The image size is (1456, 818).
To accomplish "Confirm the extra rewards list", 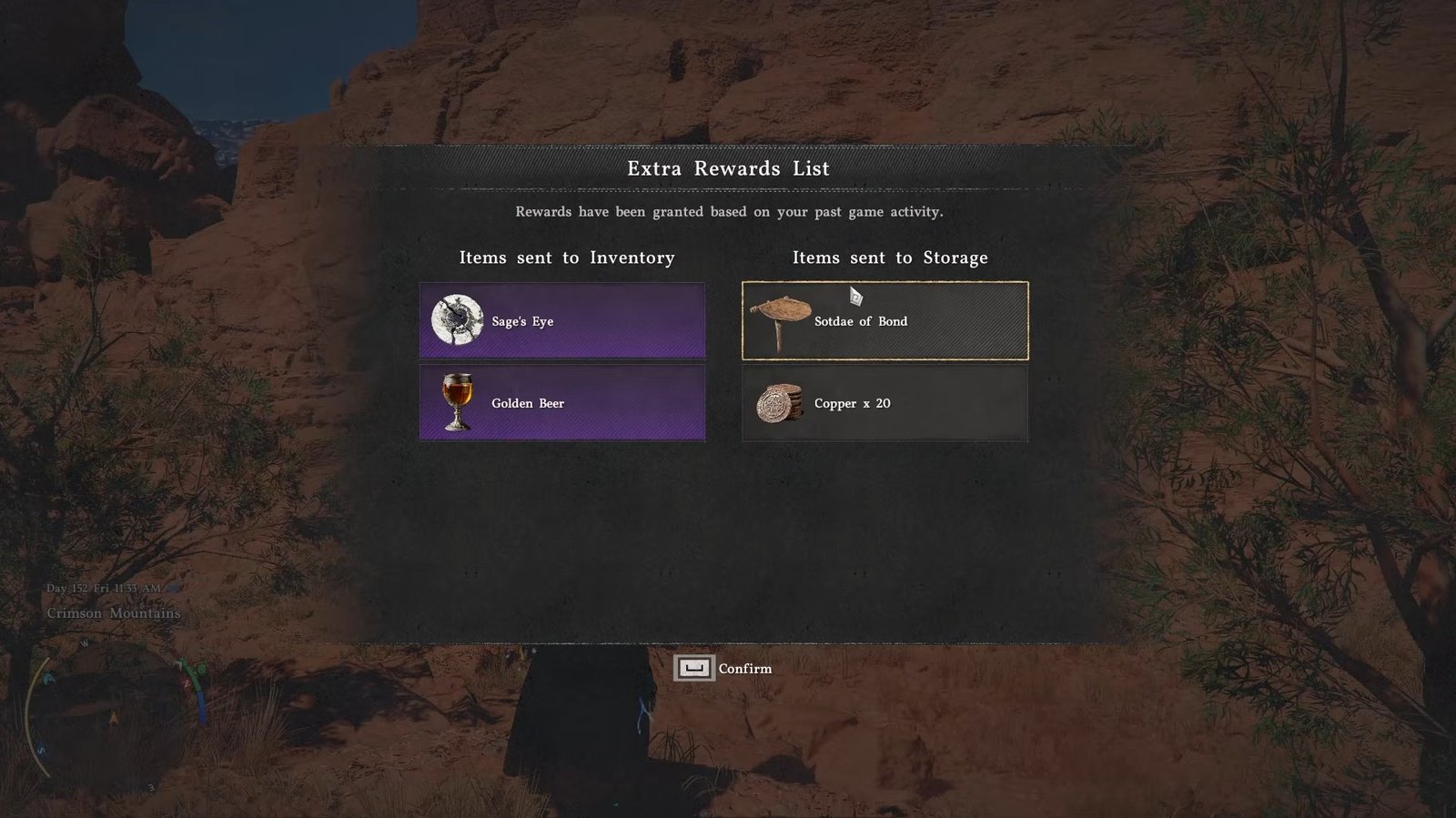I will coord(723,669).
